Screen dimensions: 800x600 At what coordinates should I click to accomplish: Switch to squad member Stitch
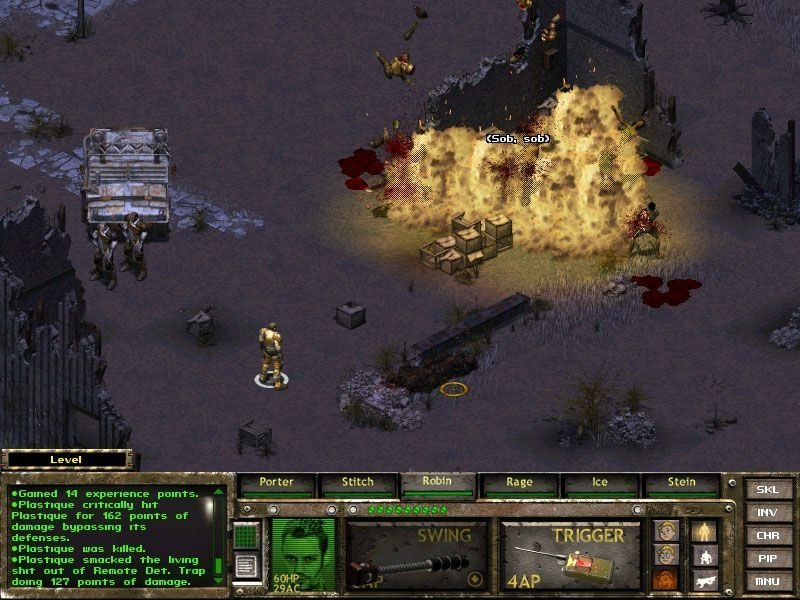pos(358,483)
